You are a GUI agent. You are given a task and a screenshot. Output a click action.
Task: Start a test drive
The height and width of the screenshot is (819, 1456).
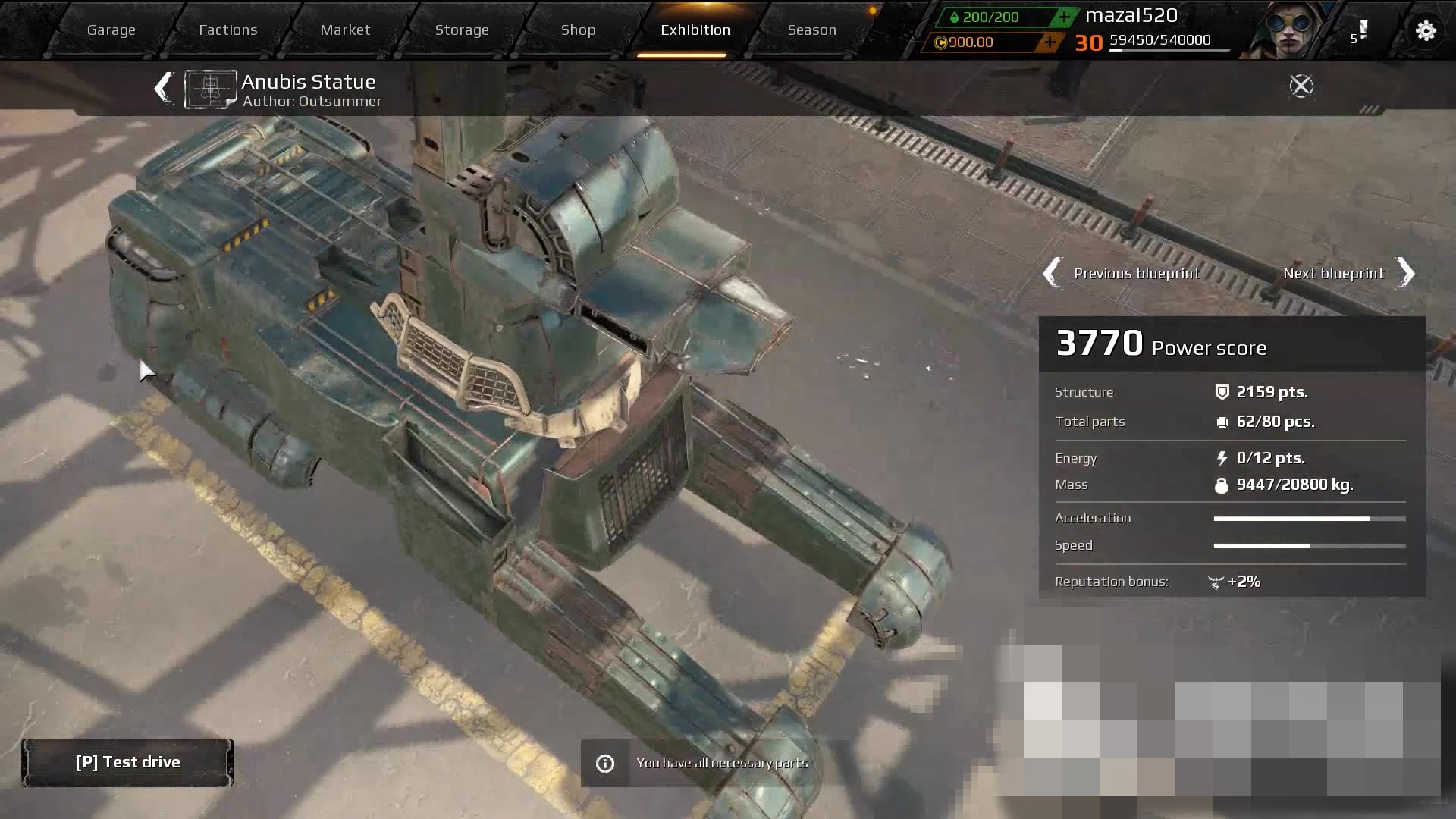pyautogui.click(x=127, y=762)
